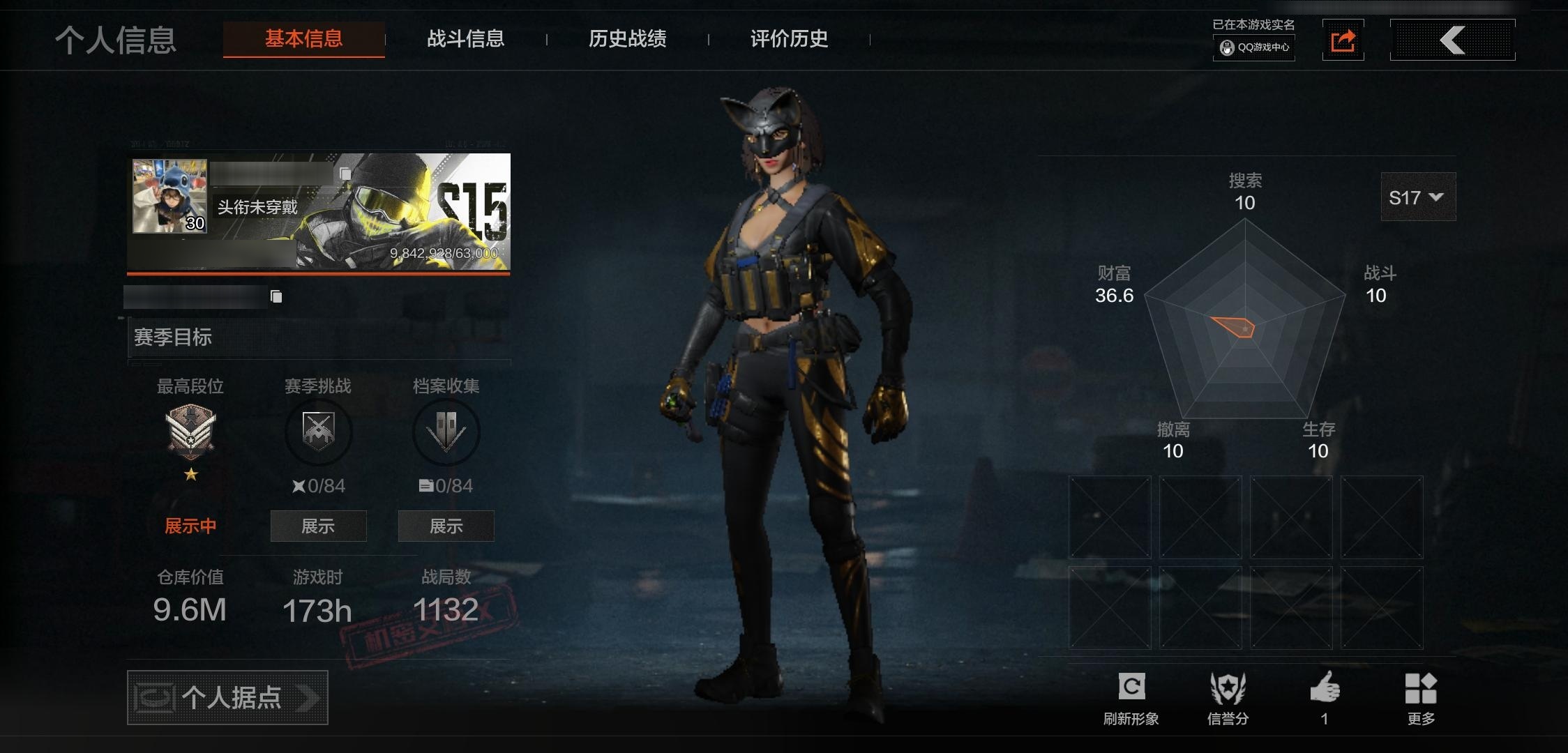Show the 档案收集 badge via 展示
This screenshot has height=753, width=1568.
point(446,526)
